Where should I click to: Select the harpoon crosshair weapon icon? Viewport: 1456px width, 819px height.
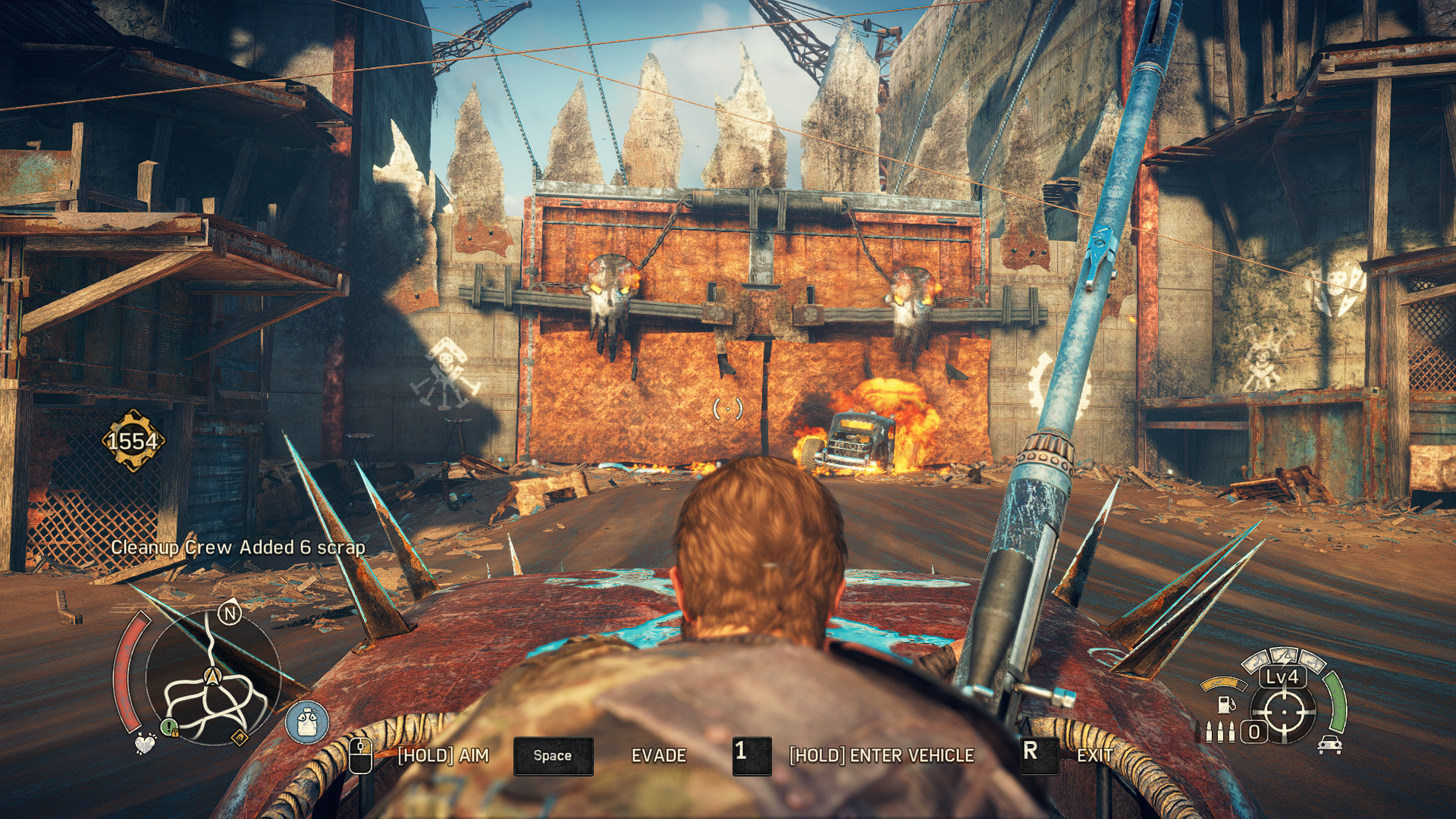click(1284, 712)
